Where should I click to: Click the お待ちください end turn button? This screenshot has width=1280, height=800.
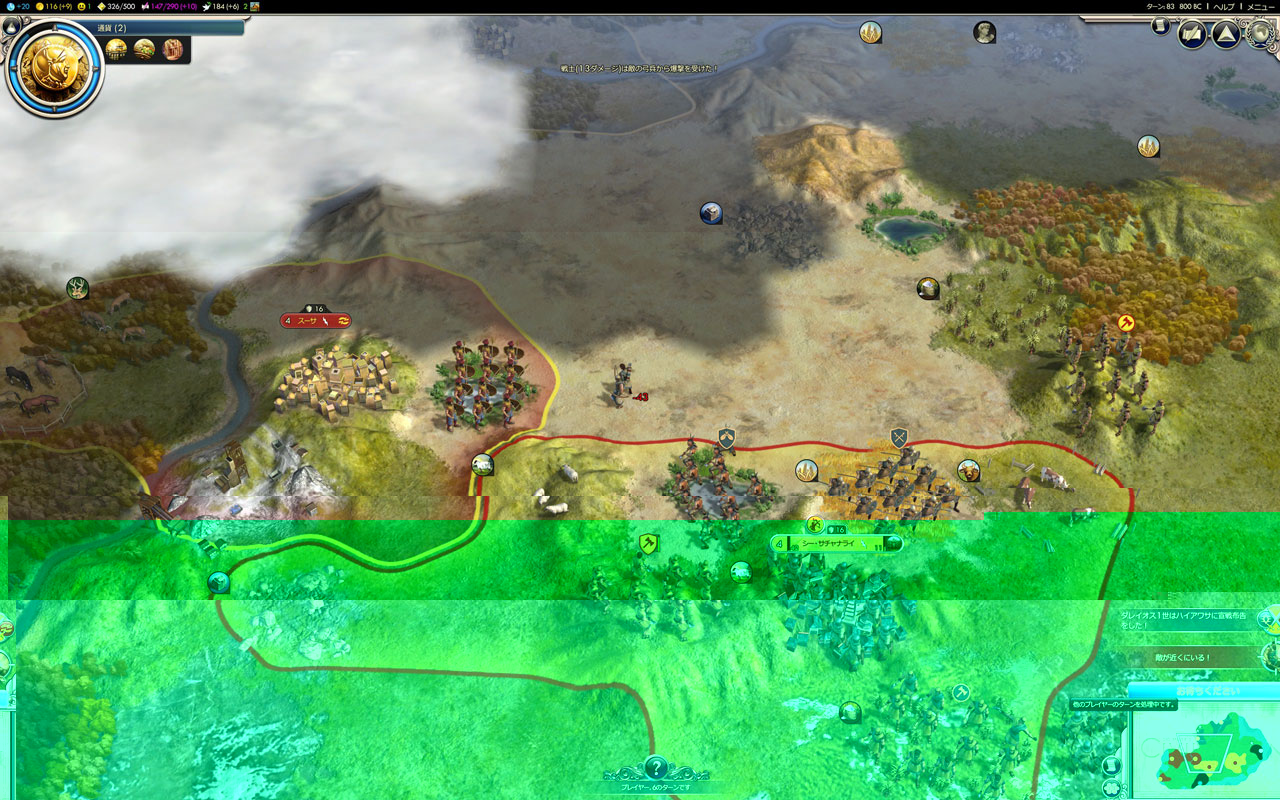click(x=1205, y=691)
